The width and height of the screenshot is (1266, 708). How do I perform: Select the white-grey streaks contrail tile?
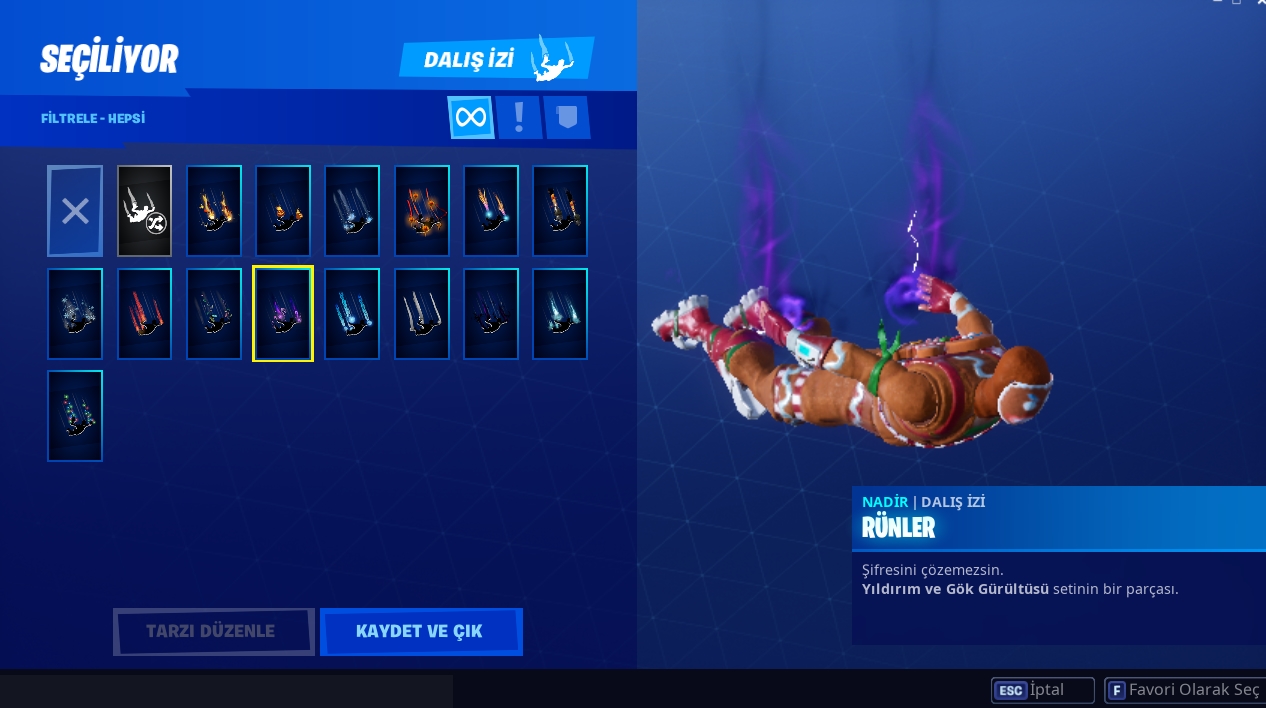[x=421, y=314]
